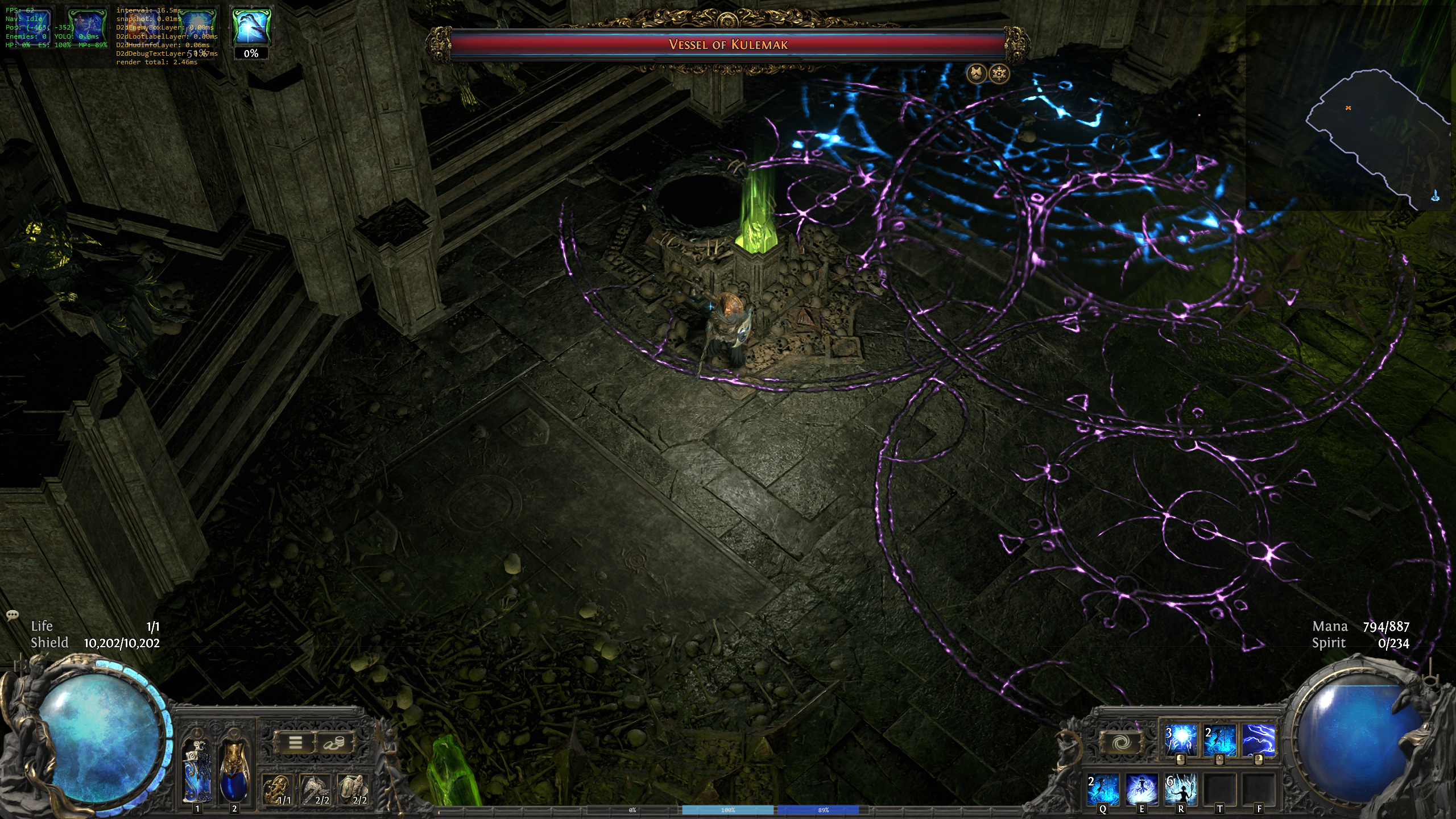
Task: Open the three-line game menu button
Action: click(x=295, y=742)
